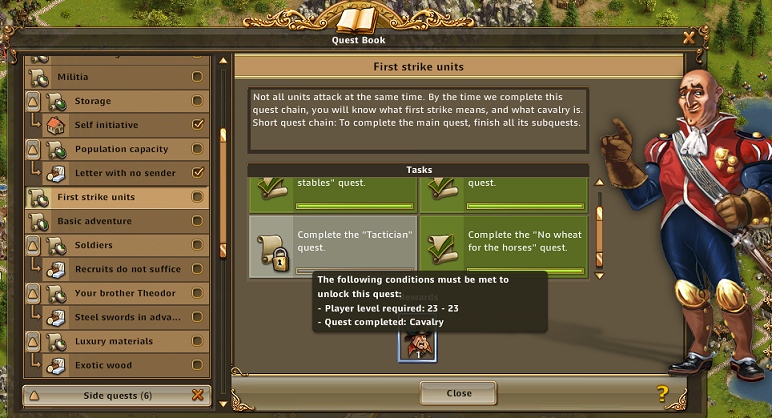Image resolution: width=772 pixels, height=418 pixels.
Task: Select the First strike units quest
Action: click(110, 197)
